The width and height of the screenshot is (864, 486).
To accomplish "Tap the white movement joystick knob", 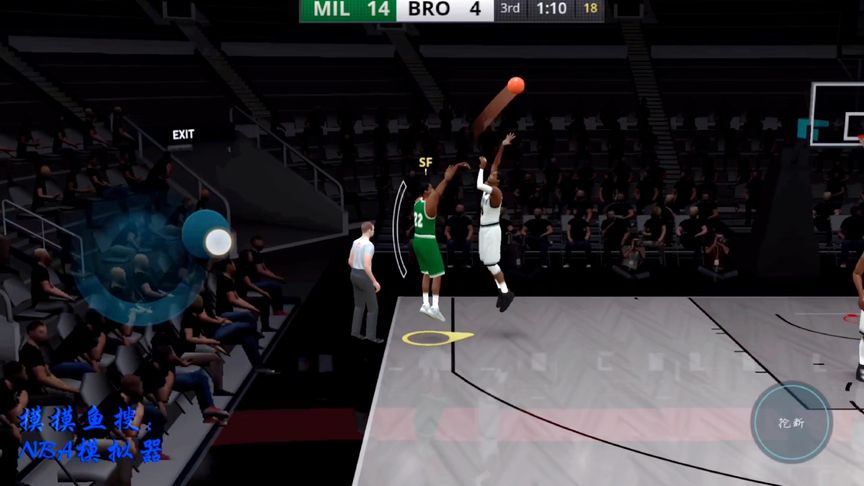I will [x=217, y=241].
